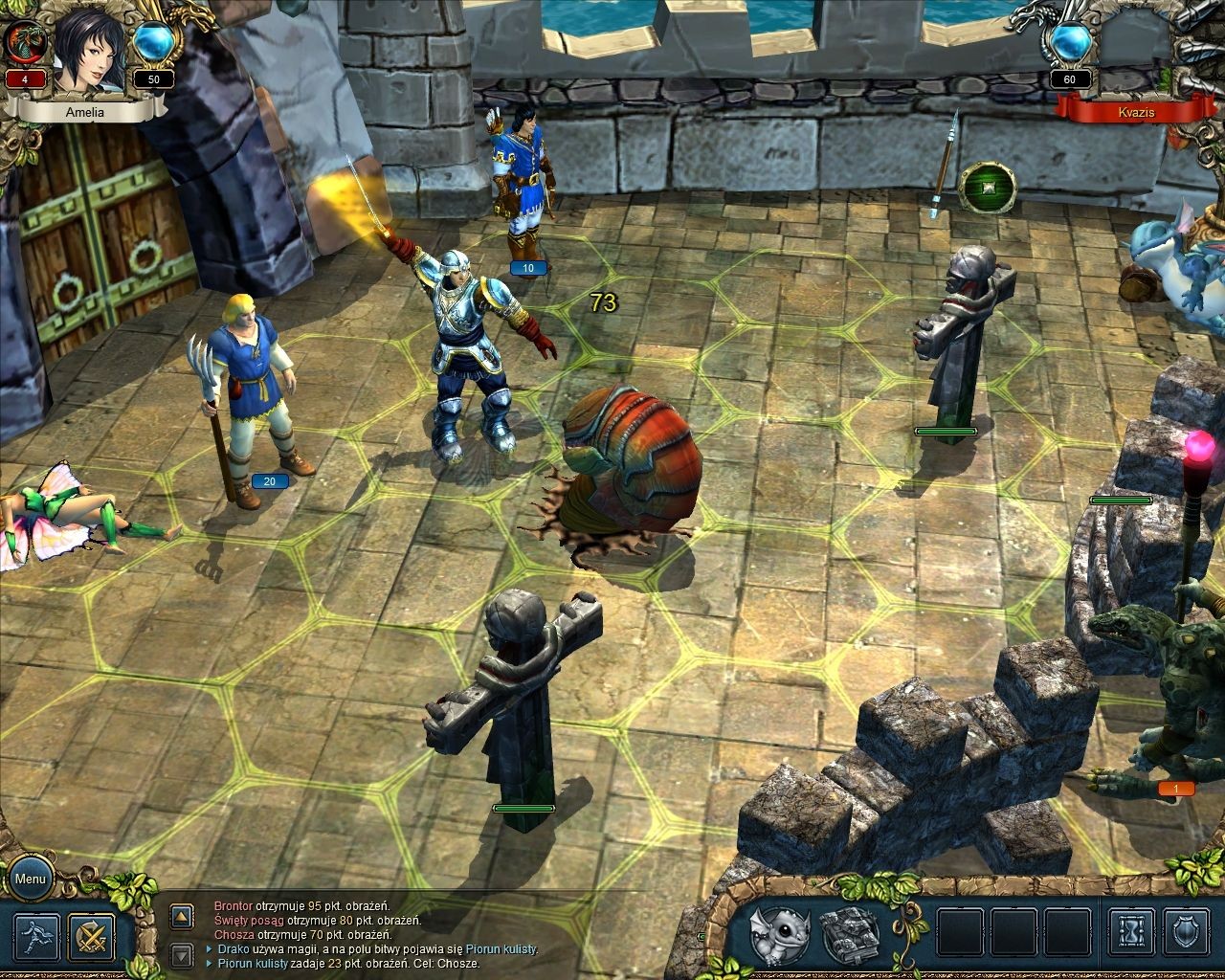
Task: Click the combat log down arrow
Action: coord(182,953)
